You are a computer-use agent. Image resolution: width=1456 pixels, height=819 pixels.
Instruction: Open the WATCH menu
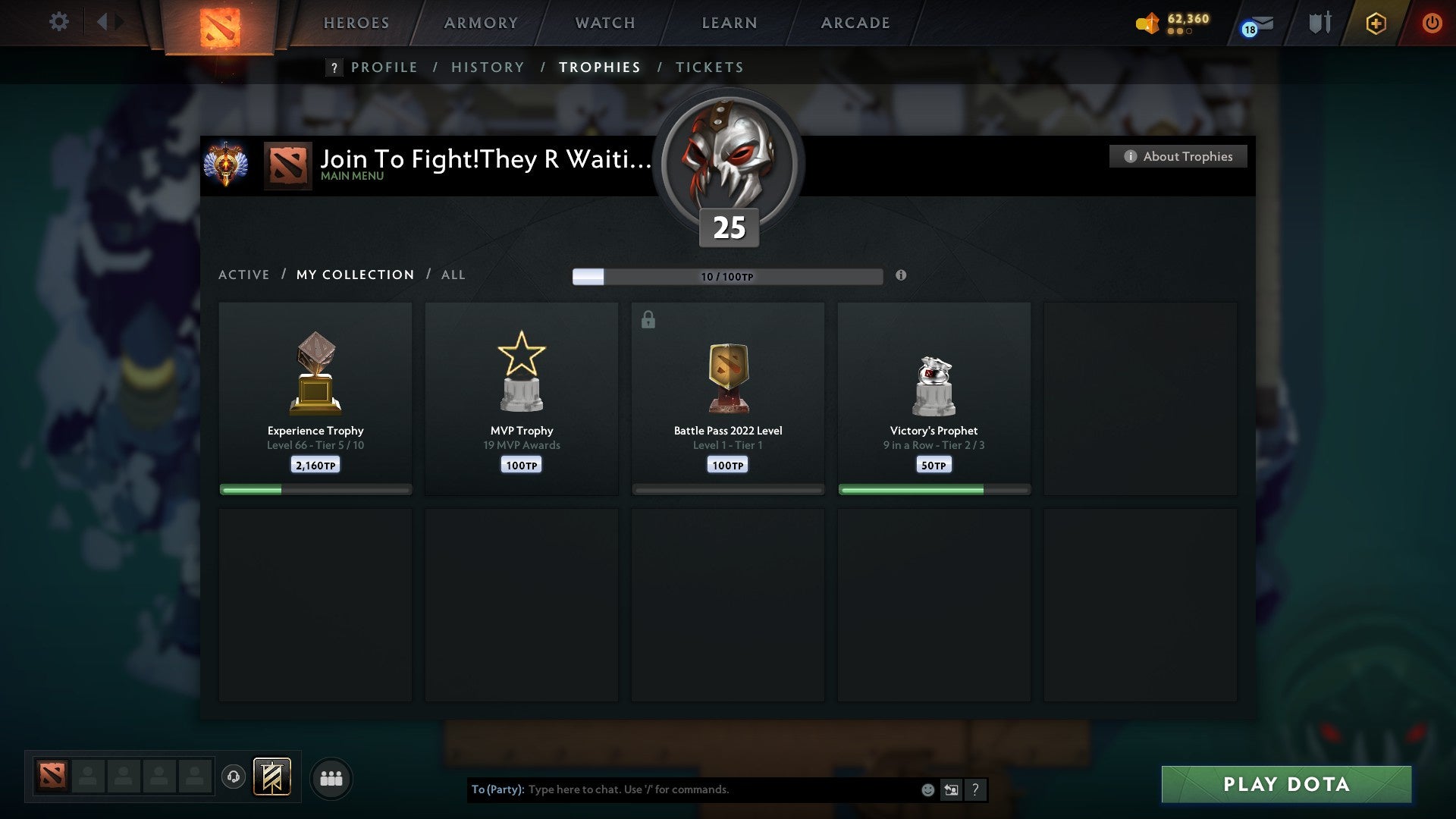[604, 23]
